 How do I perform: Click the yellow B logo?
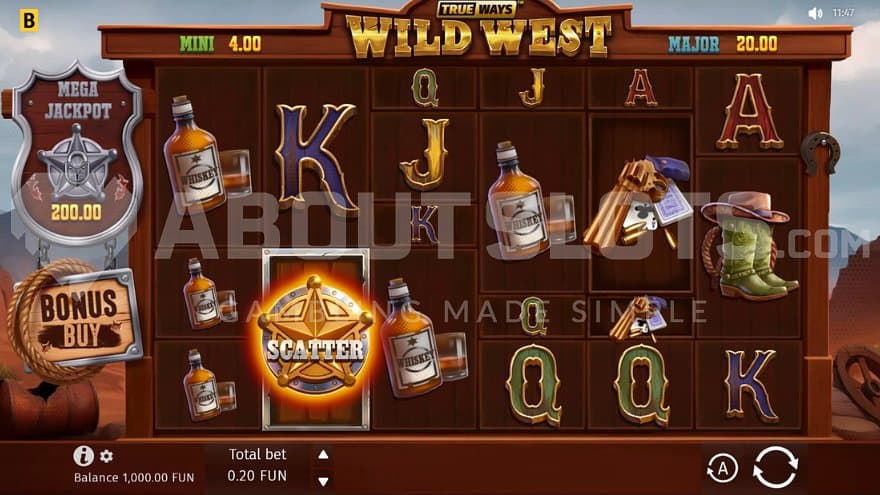(29, 19)
